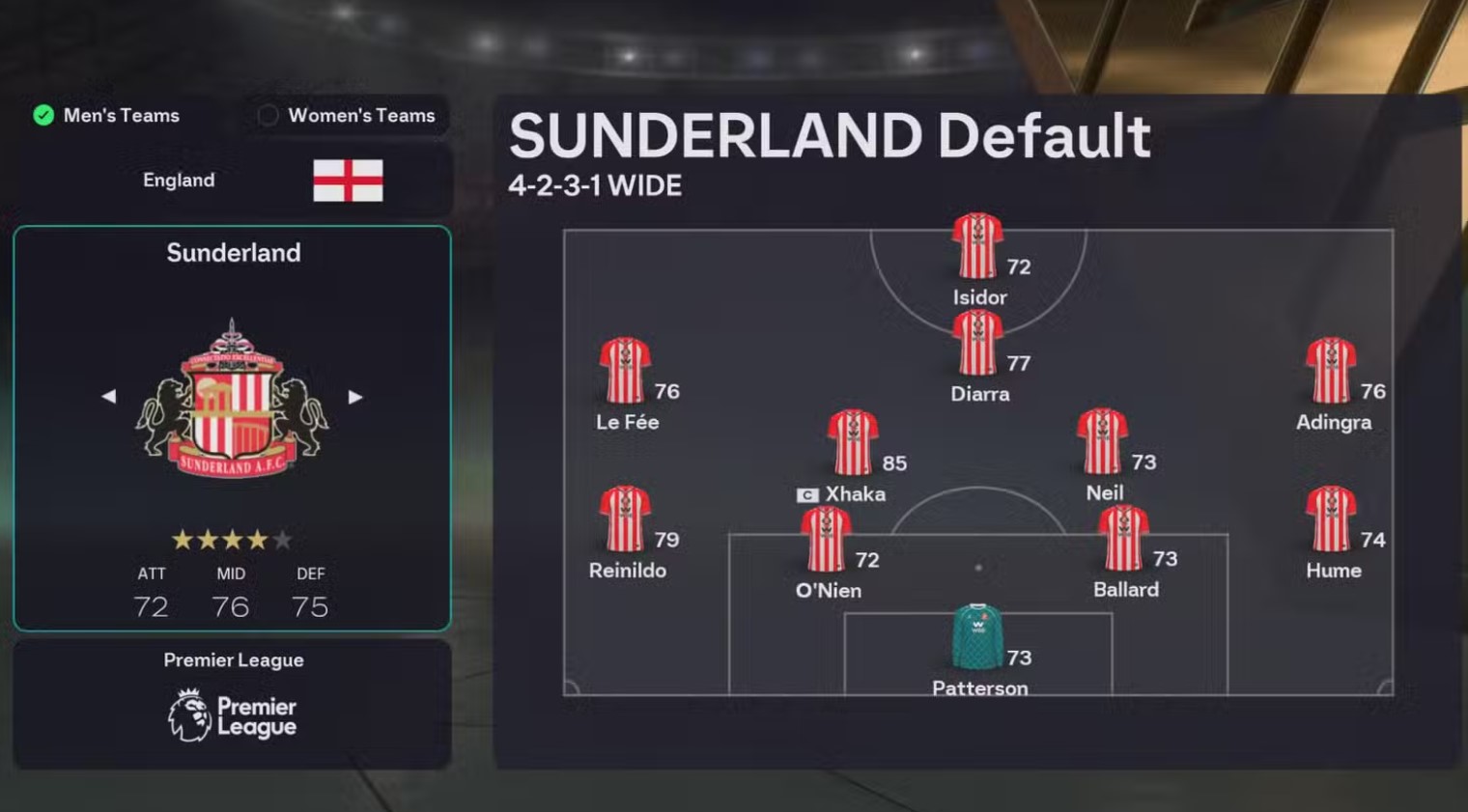1468x812 pixels.
Task: Select left winger Le Fée
Action: tap(625, 371)
